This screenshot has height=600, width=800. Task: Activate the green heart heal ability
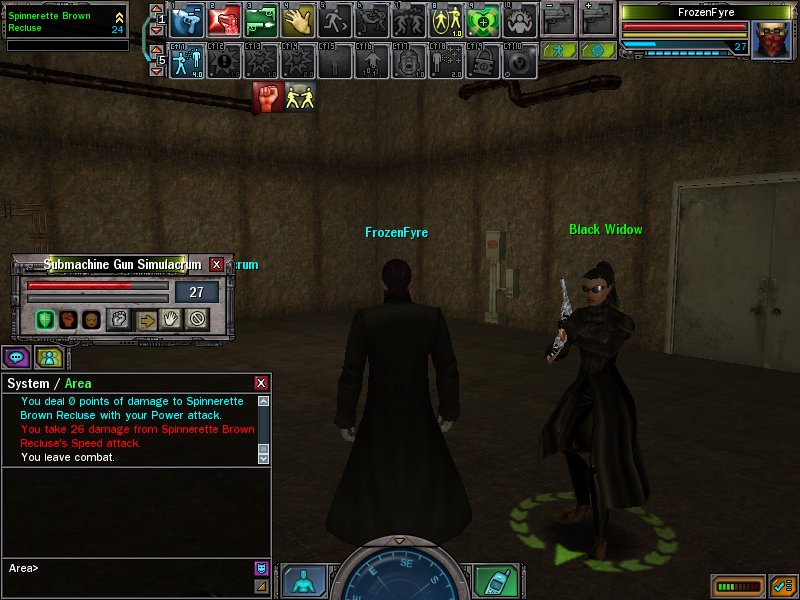[x=482, y=19]
